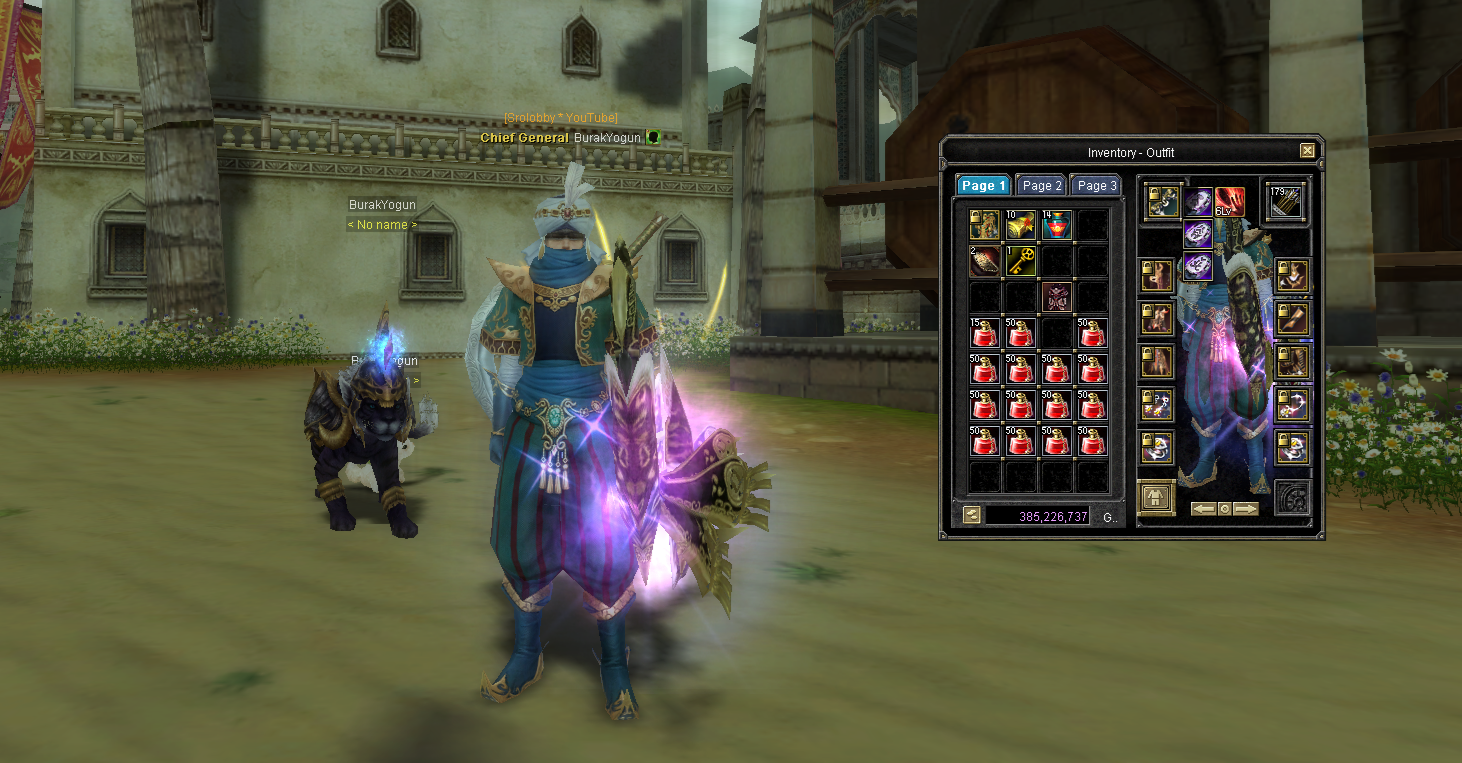Select the dark armor item in inventory
This screenshot has height=763, width=1462.
coord(1057,297)
